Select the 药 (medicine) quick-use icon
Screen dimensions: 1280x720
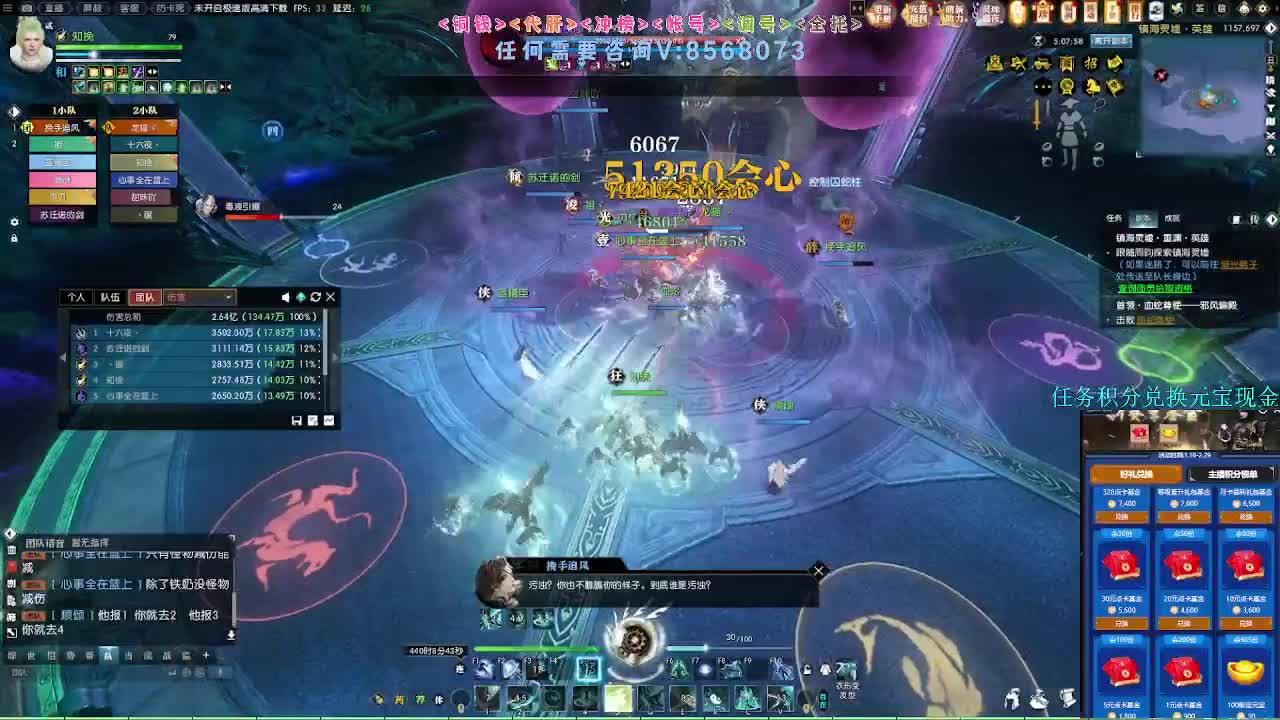[398, 699]
